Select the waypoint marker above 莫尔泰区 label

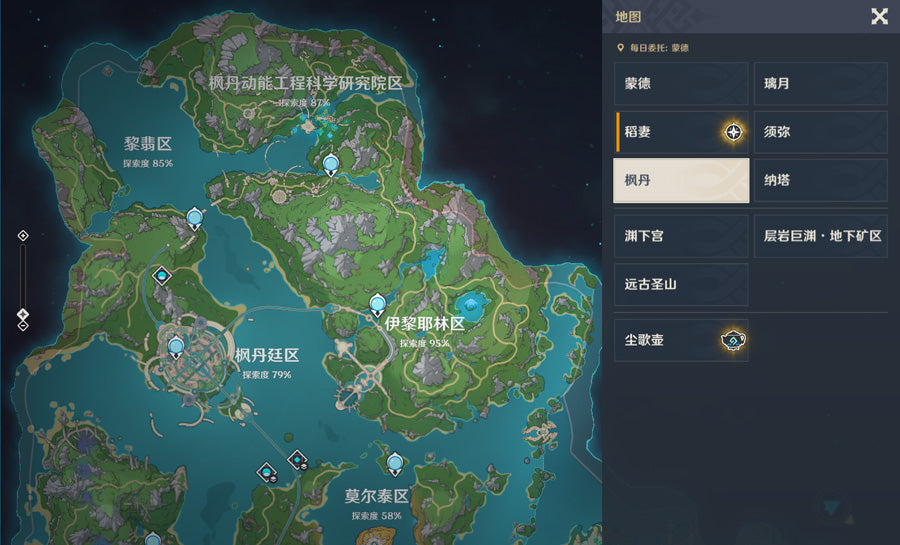[x=395, y=461]
